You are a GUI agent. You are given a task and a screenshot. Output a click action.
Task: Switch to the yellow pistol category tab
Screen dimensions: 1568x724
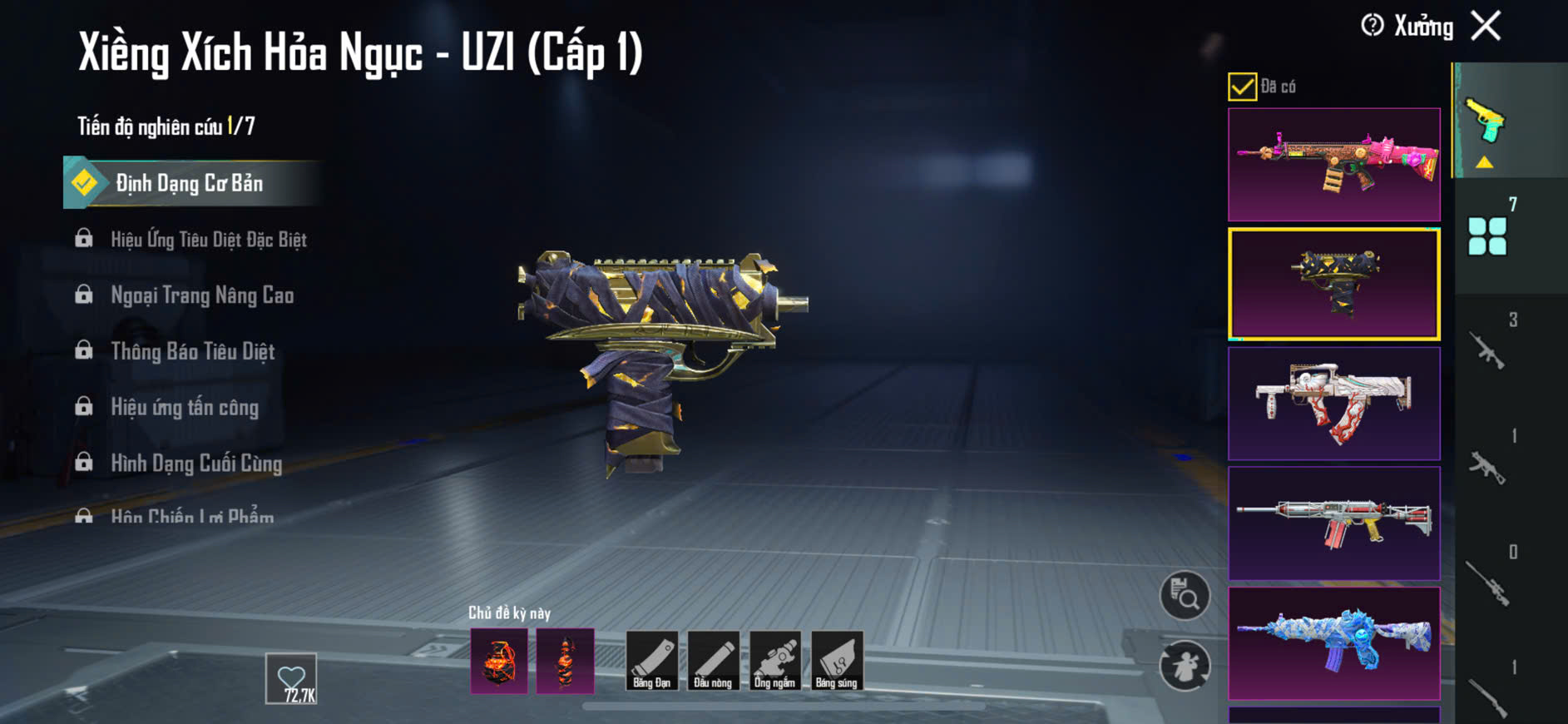point(1486,121)
